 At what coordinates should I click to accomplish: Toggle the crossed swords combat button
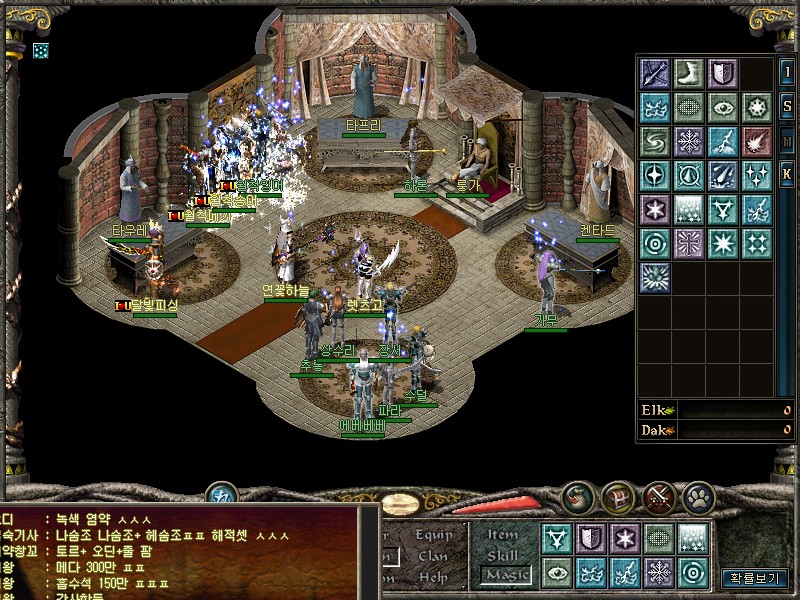pos(660,497)
